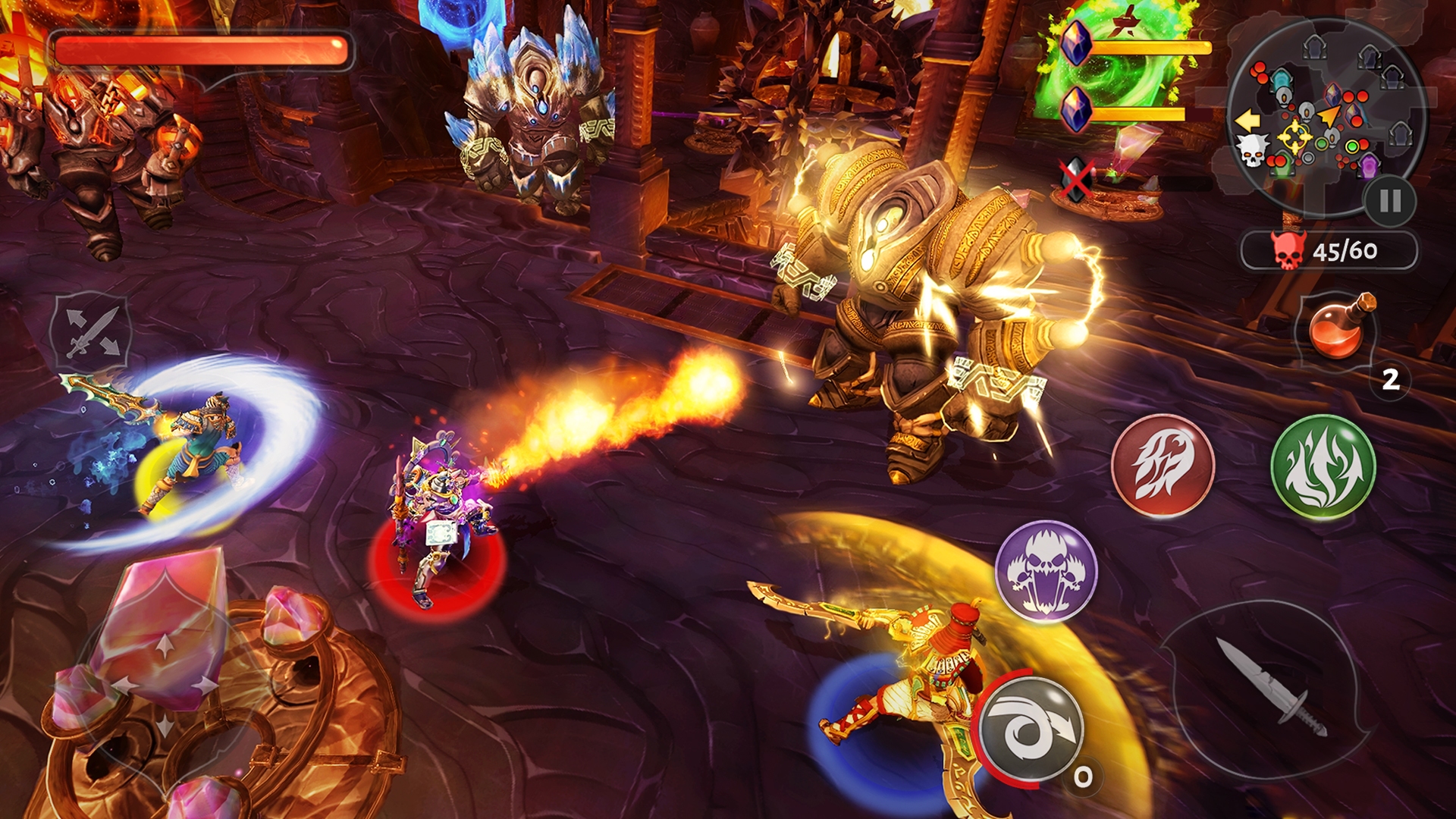This screenshot has width=1456, height=819.
Task: Tap the white skull boss marker on minimap
Action: point(1251,151)
